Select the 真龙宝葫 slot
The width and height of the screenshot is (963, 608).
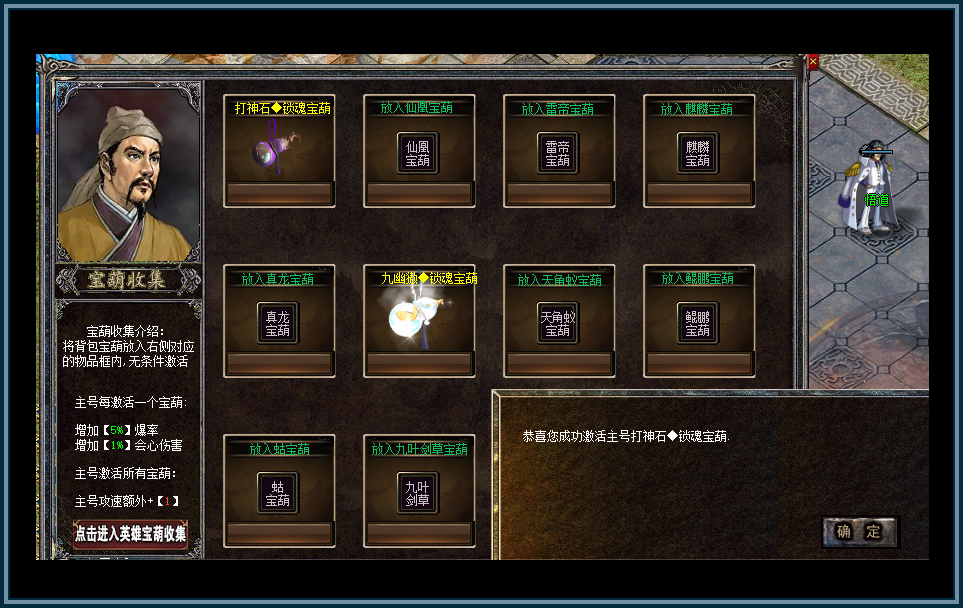pyautogui.click(x=278, y=323)
